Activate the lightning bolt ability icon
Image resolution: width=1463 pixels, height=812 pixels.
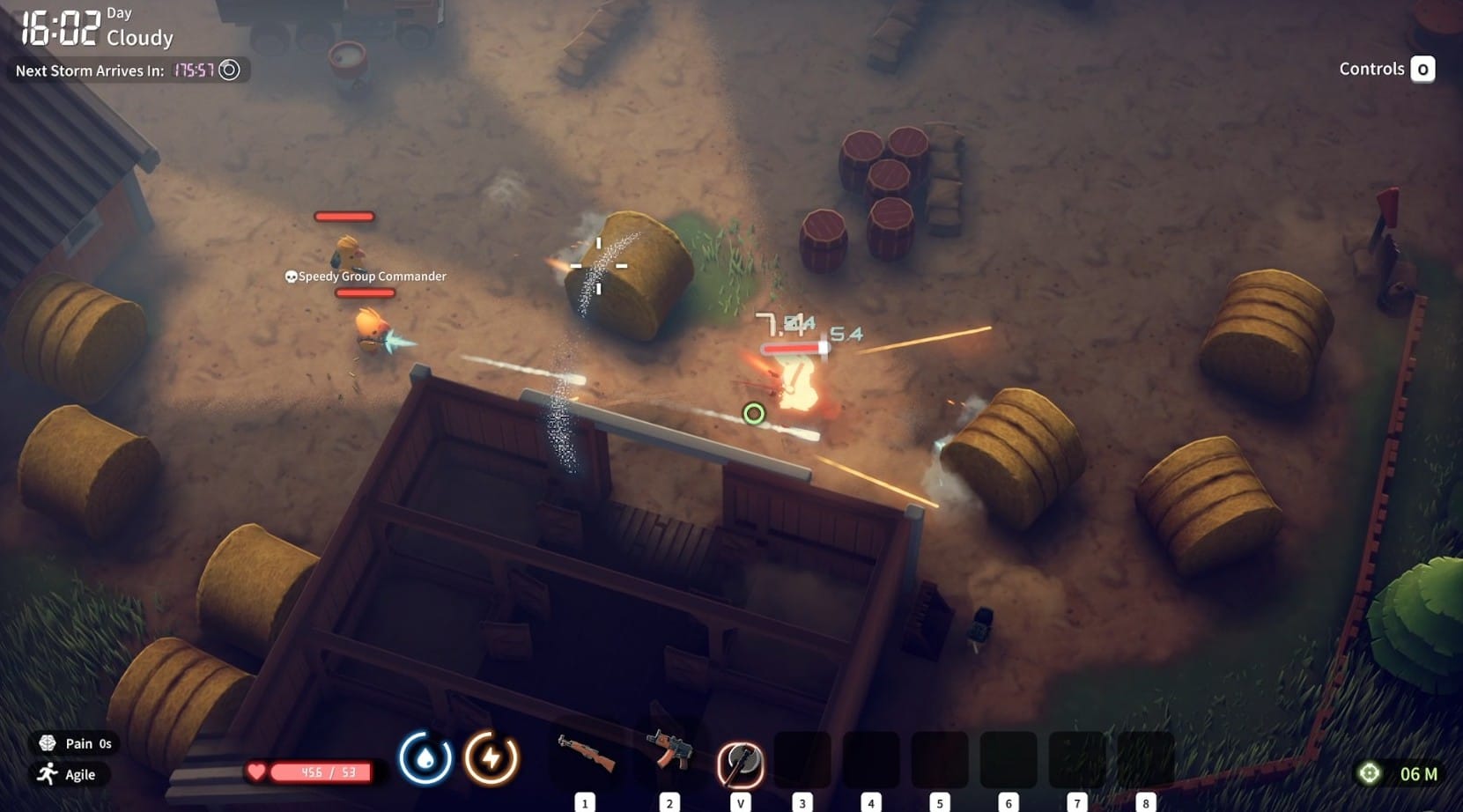click(491, 758)
